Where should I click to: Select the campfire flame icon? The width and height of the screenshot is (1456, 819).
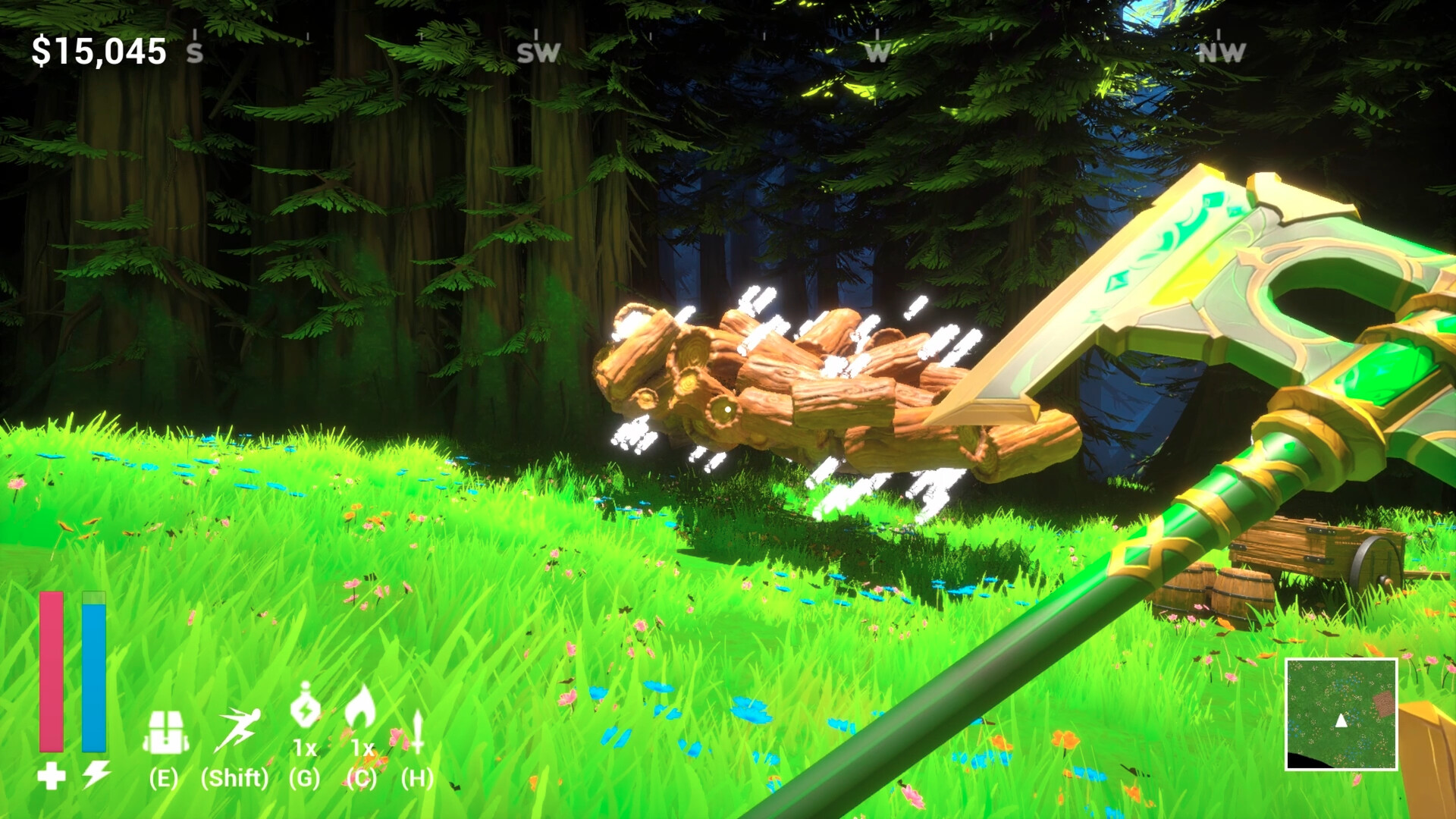(360, 708)
